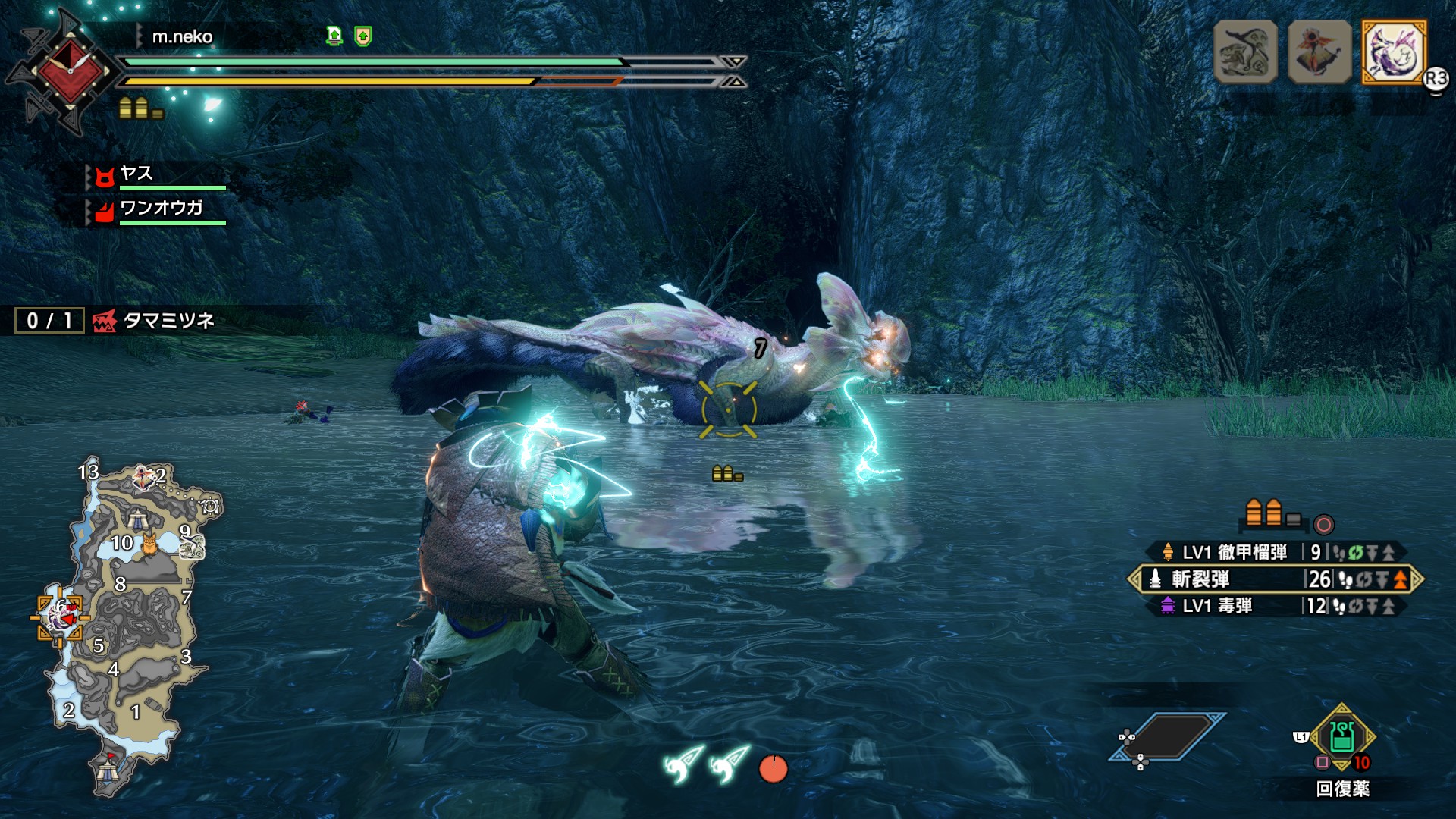The image size is (1456, 819).
Task: Select the main camp tent with red flag
Action: [x=107, y=770]
